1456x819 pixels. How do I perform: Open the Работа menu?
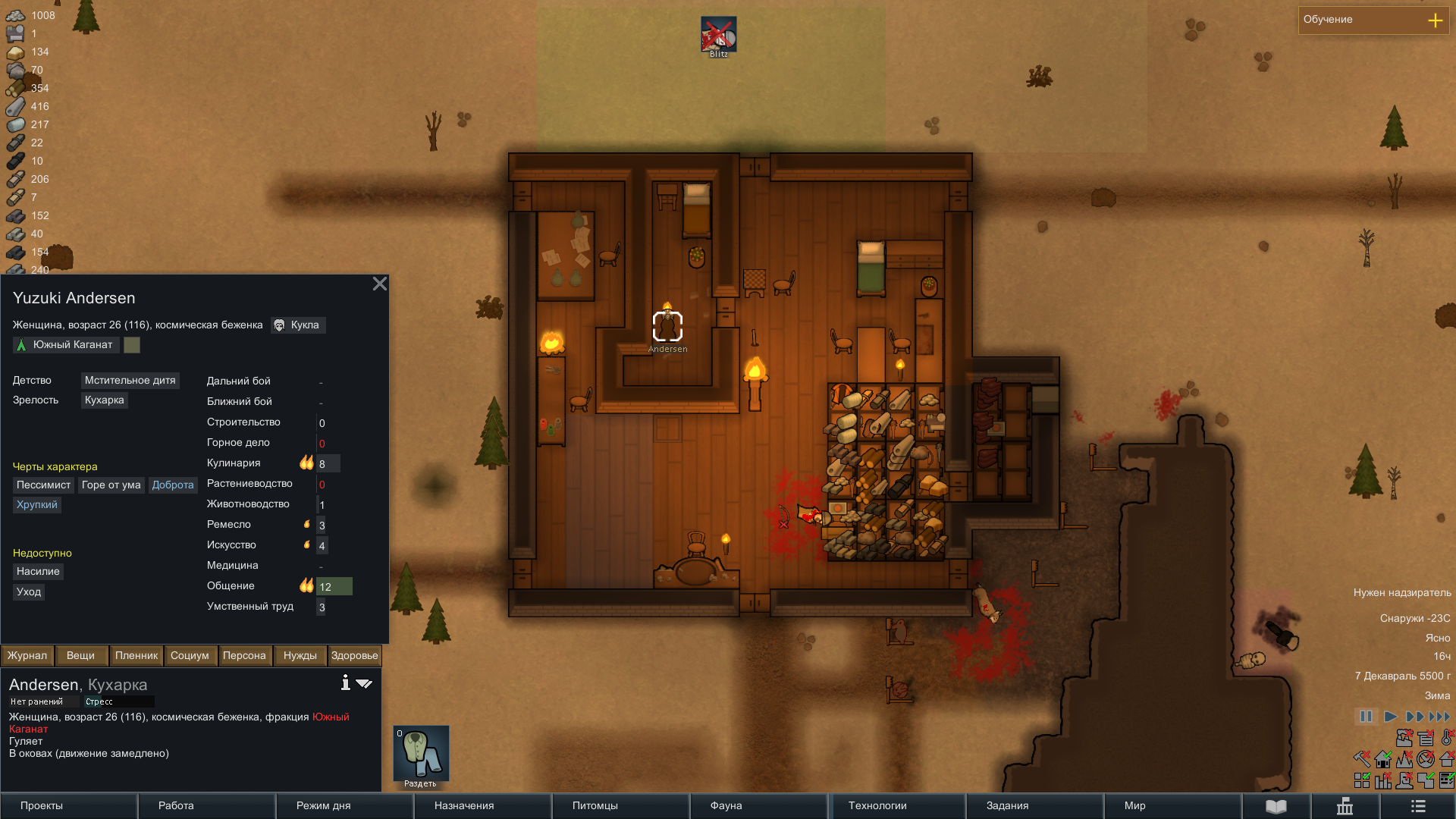click(x=206, y=805)
